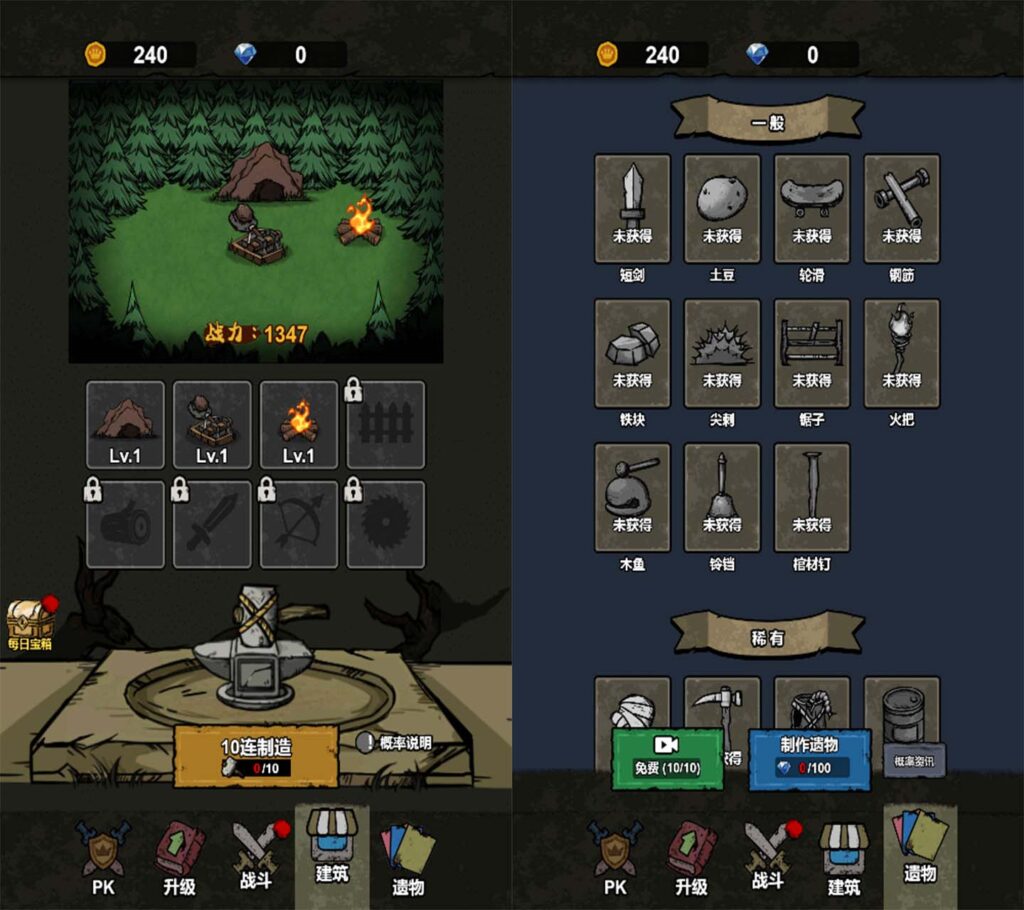Select the Lv.1 catapult building slot

coord(212,424)
